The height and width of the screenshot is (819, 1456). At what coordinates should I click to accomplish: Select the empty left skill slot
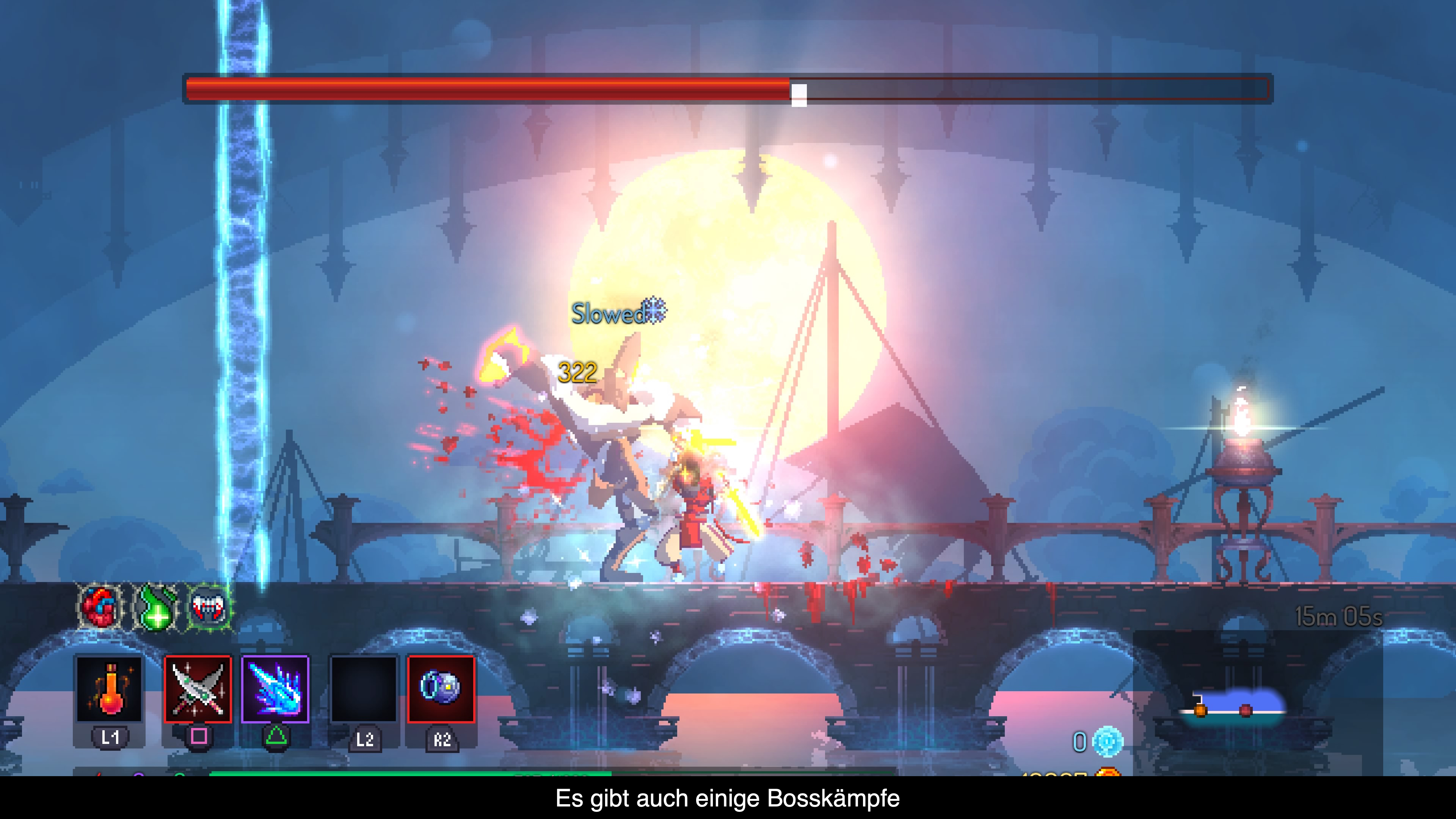(x=364, y=689)
